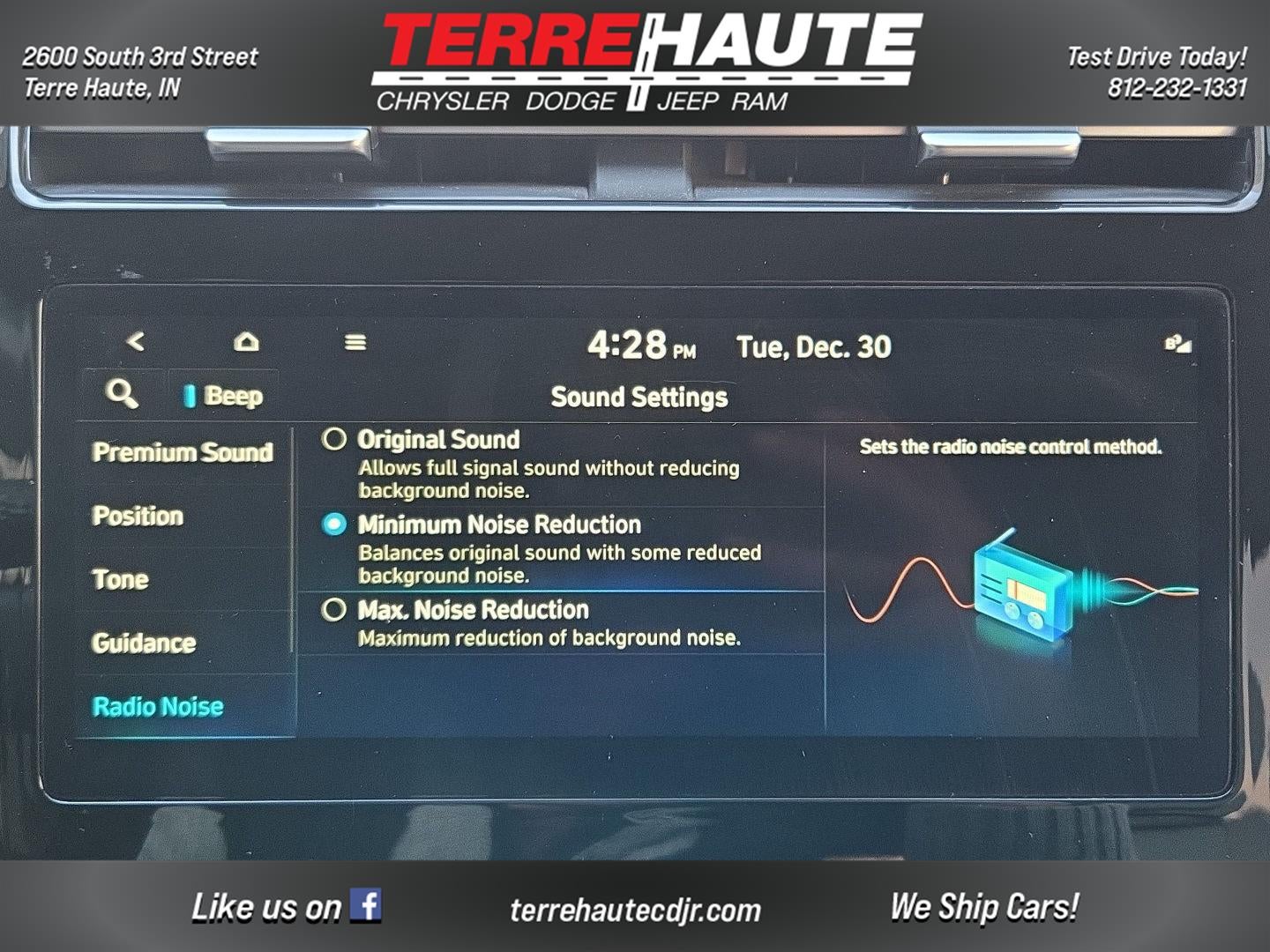Image resolution: width=1270 pixels, height=952 pixels.
Task: Open the Guidance settings category
Action: pyautogui.click(x=143, y=643)
